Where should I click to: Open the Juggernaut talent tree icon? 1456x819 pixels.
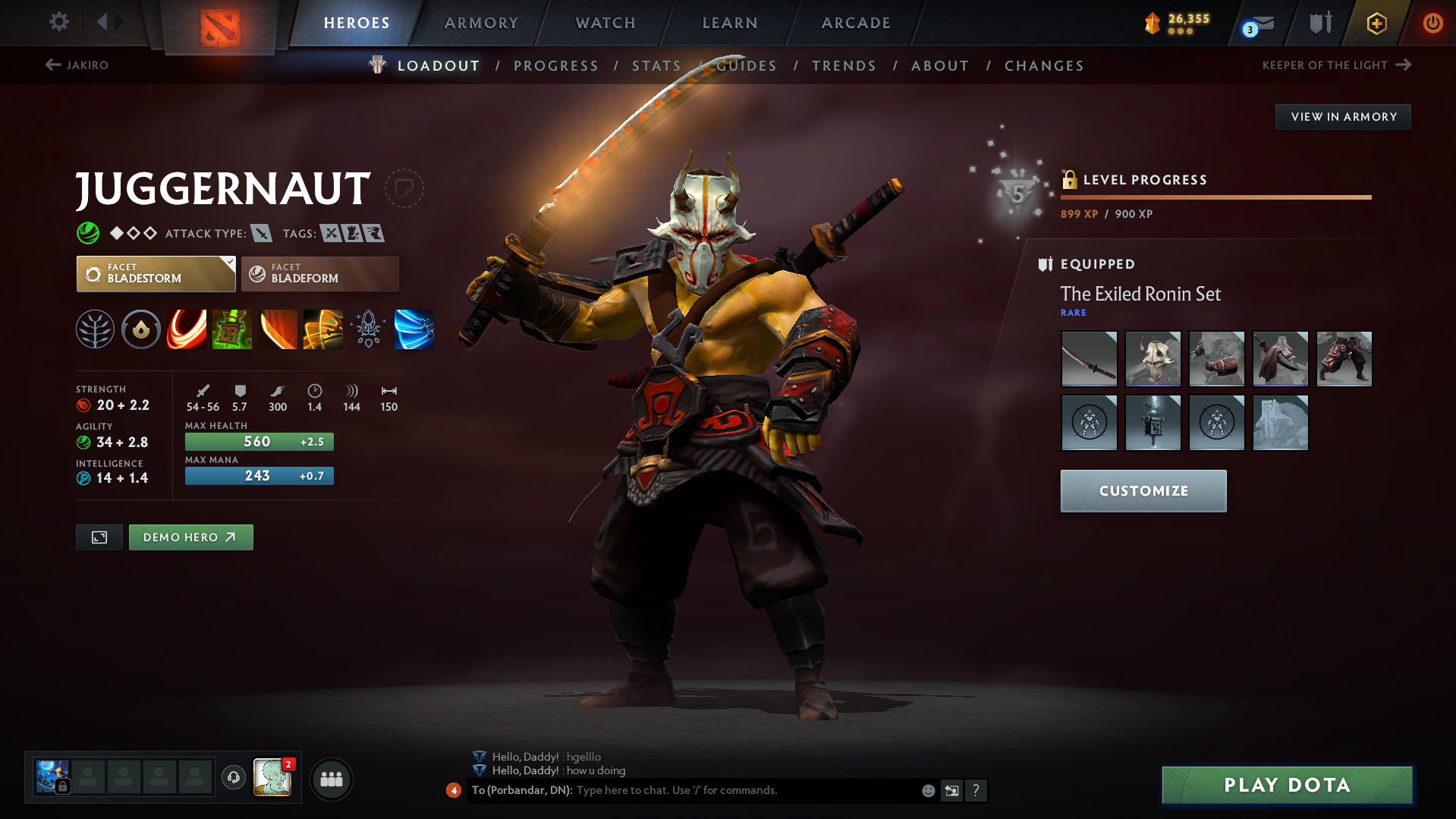pos(95,329)
